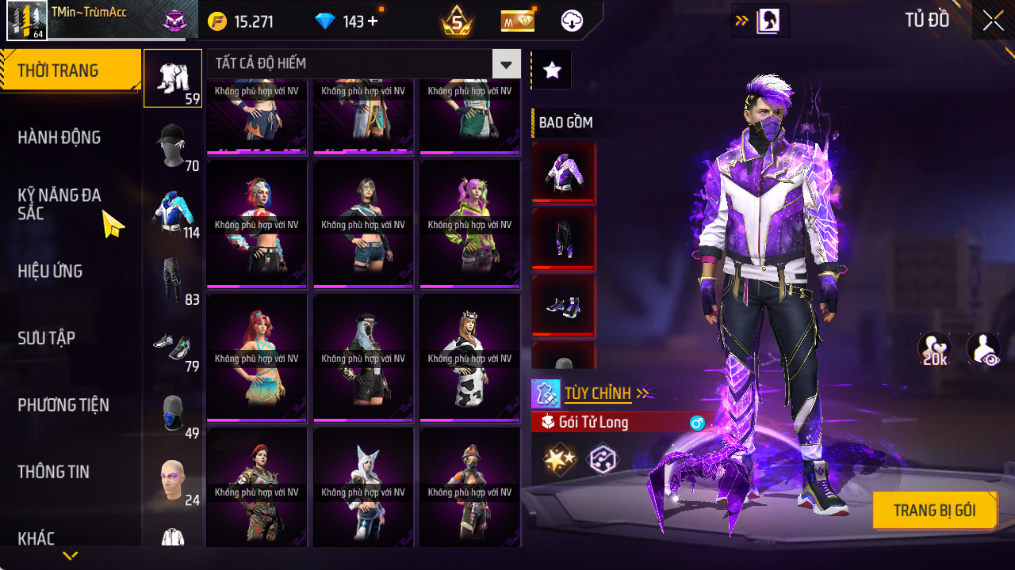Screen dimensions: 1015x570
Task: Go to the Sưu Tập tab
Action: [48, 338]
